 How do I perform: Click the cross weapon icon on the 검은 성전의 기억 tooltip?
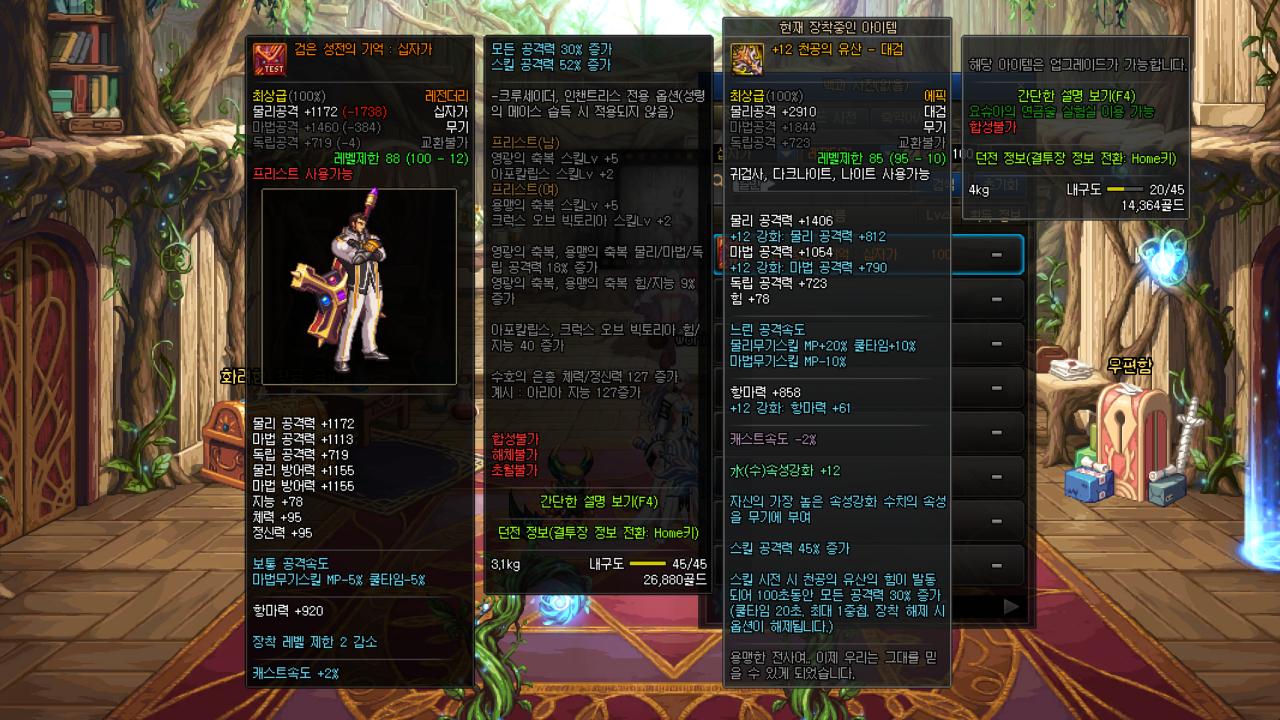tap(268, 58)
